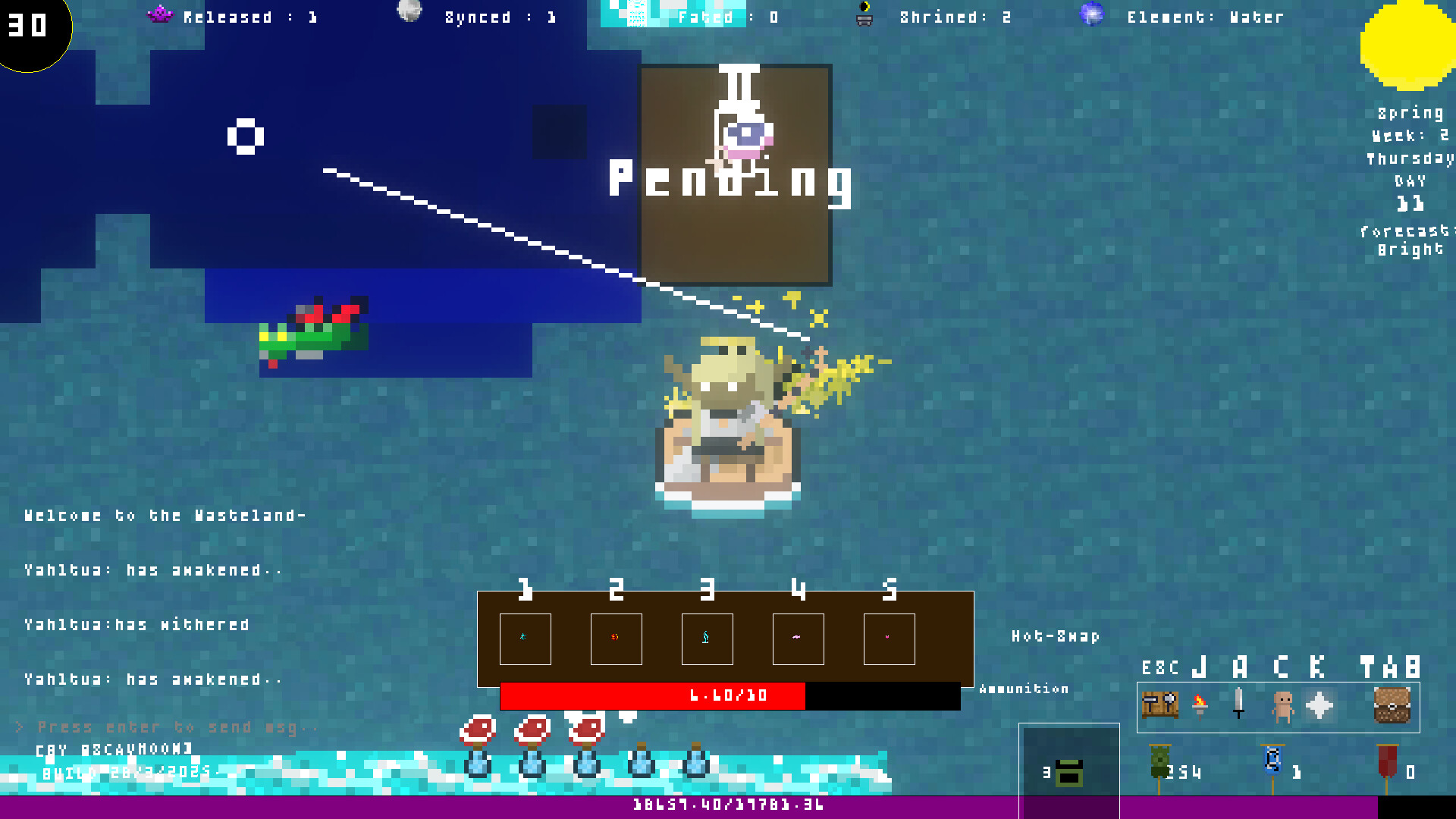This screenshot has width=1456, height=819.
Task: Open the green backpack slot showing 3
Action: tap(1068, 771)
